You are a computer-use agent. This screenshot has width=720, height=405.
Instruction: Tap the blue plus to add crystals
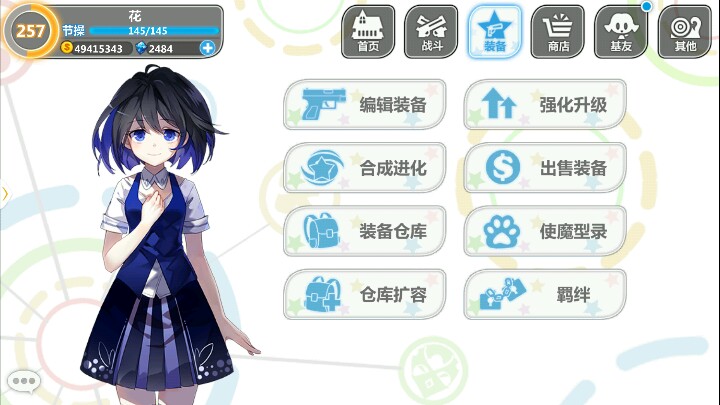click(x=207, y=47)
